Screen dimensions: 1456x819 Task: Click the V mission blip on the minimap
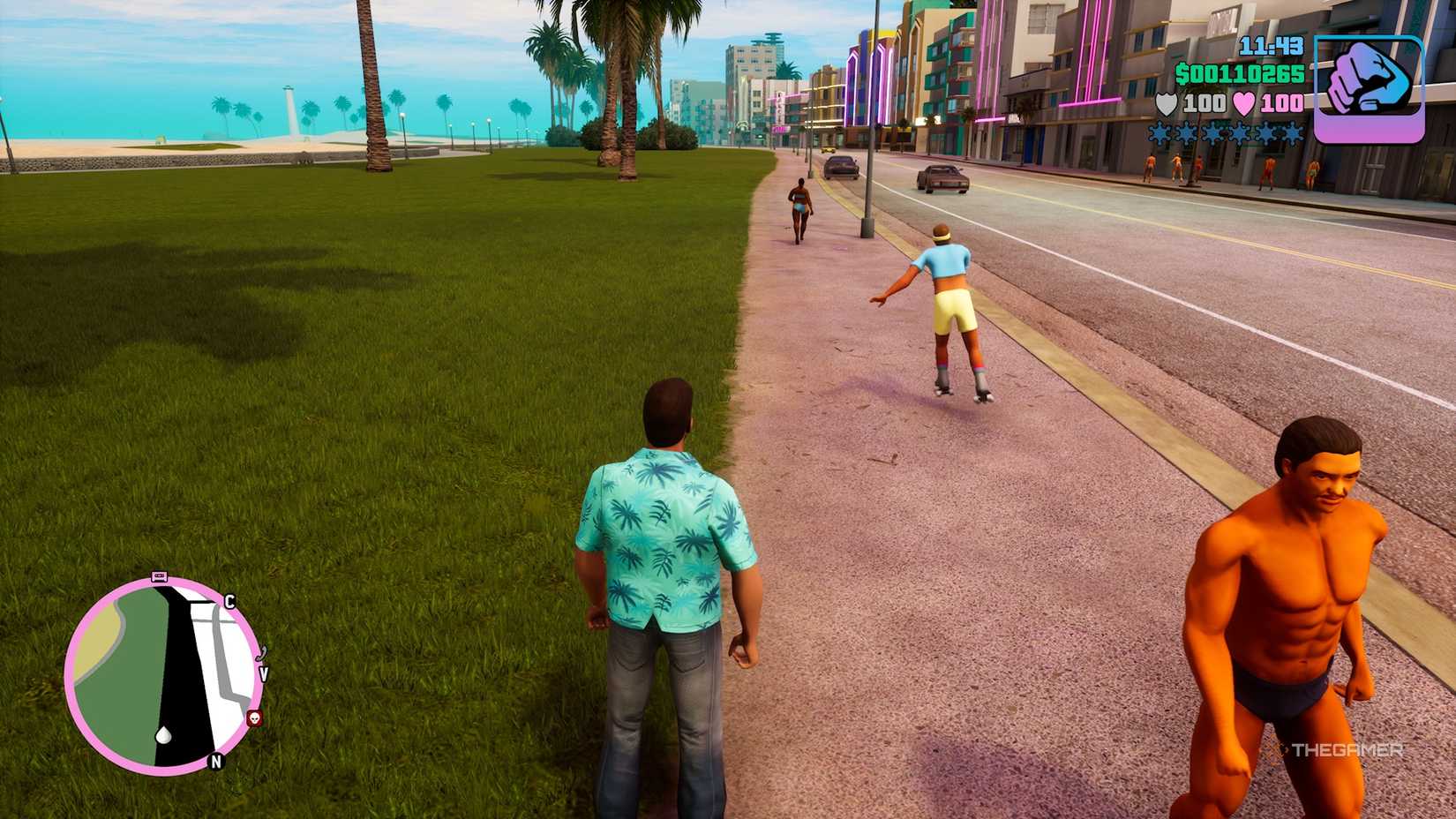point(265,673)
